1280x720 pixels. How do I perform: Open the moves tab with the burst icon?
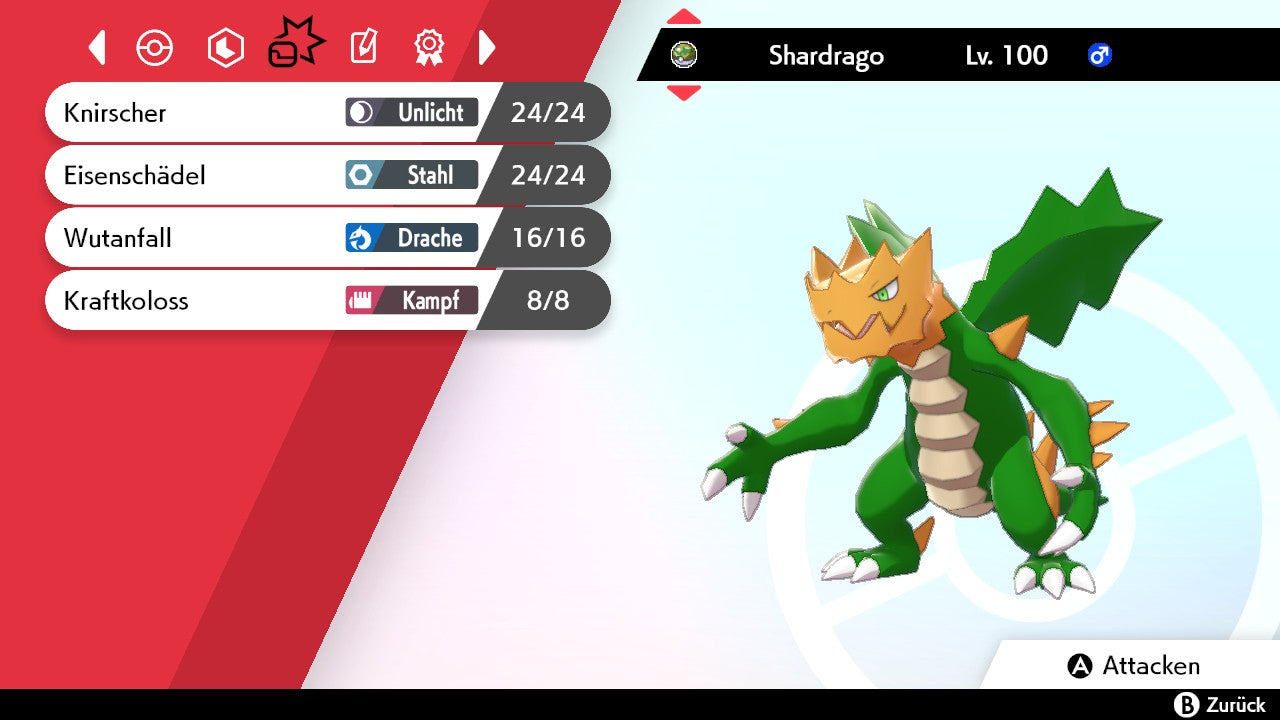[x=295, y=46]
